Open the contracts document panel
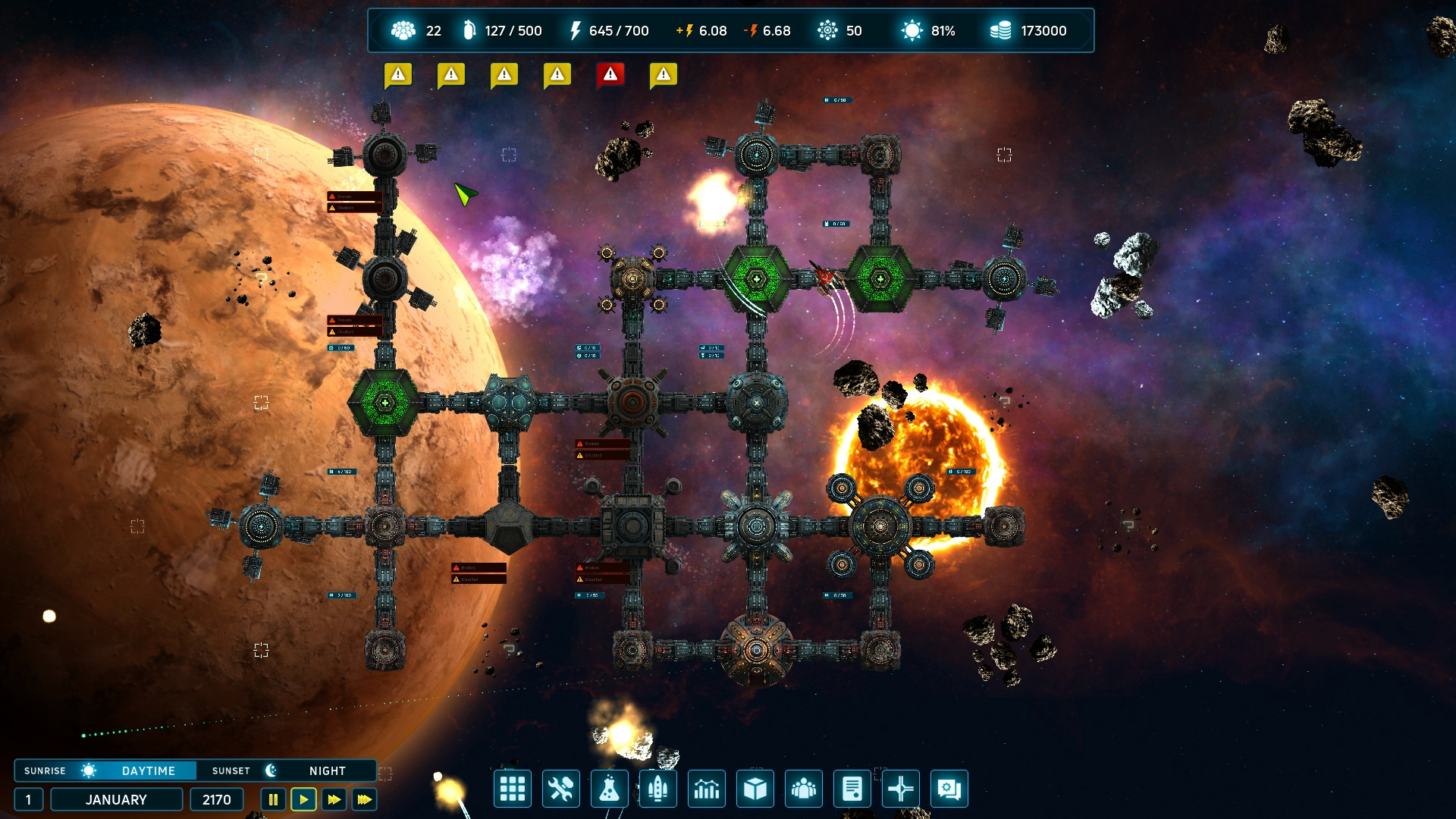This screenshot has height=819, width=1456. point(852,789)
